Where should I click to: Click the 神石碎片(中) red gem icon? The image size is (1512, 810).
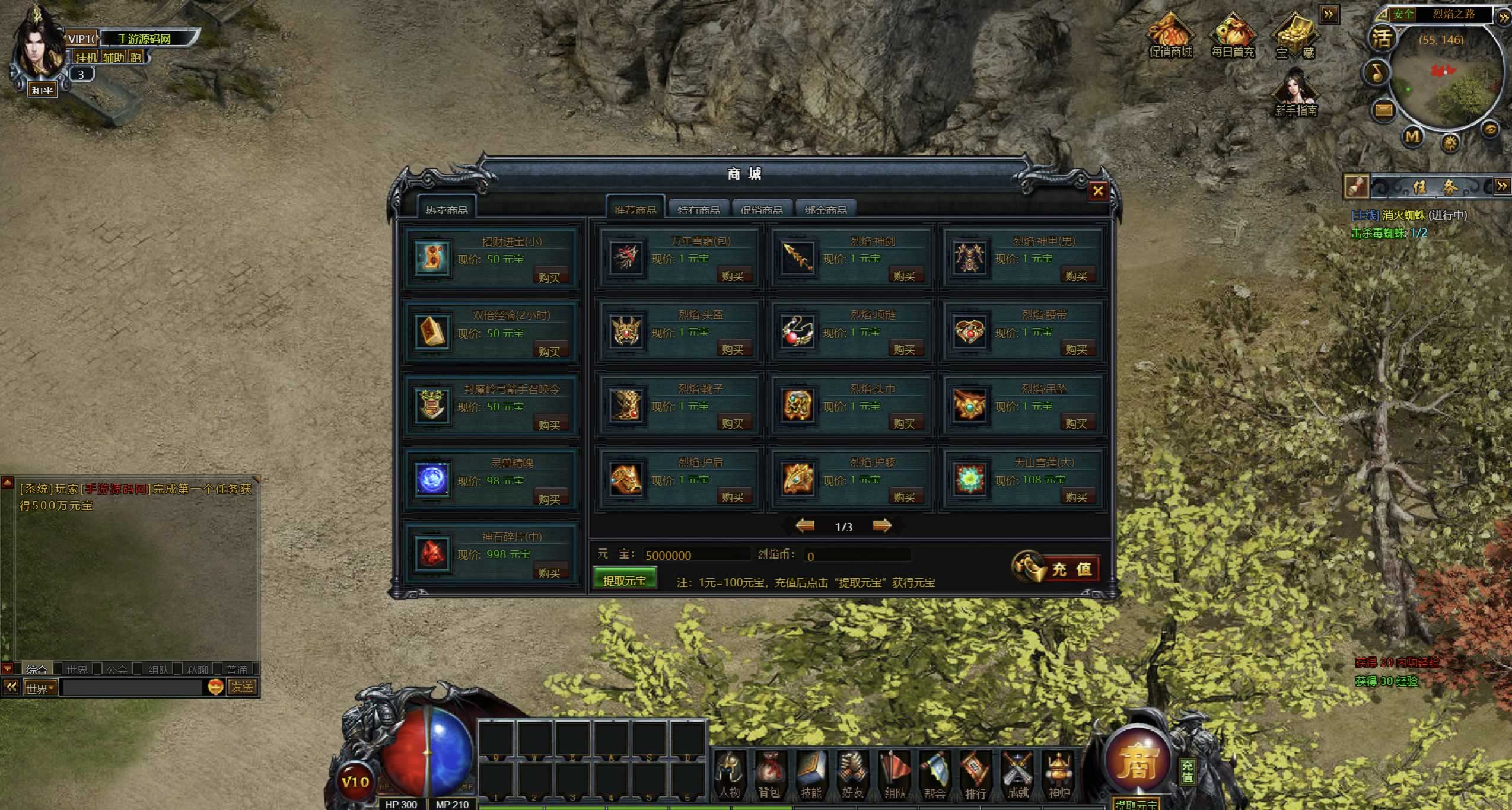pos(432,552)
